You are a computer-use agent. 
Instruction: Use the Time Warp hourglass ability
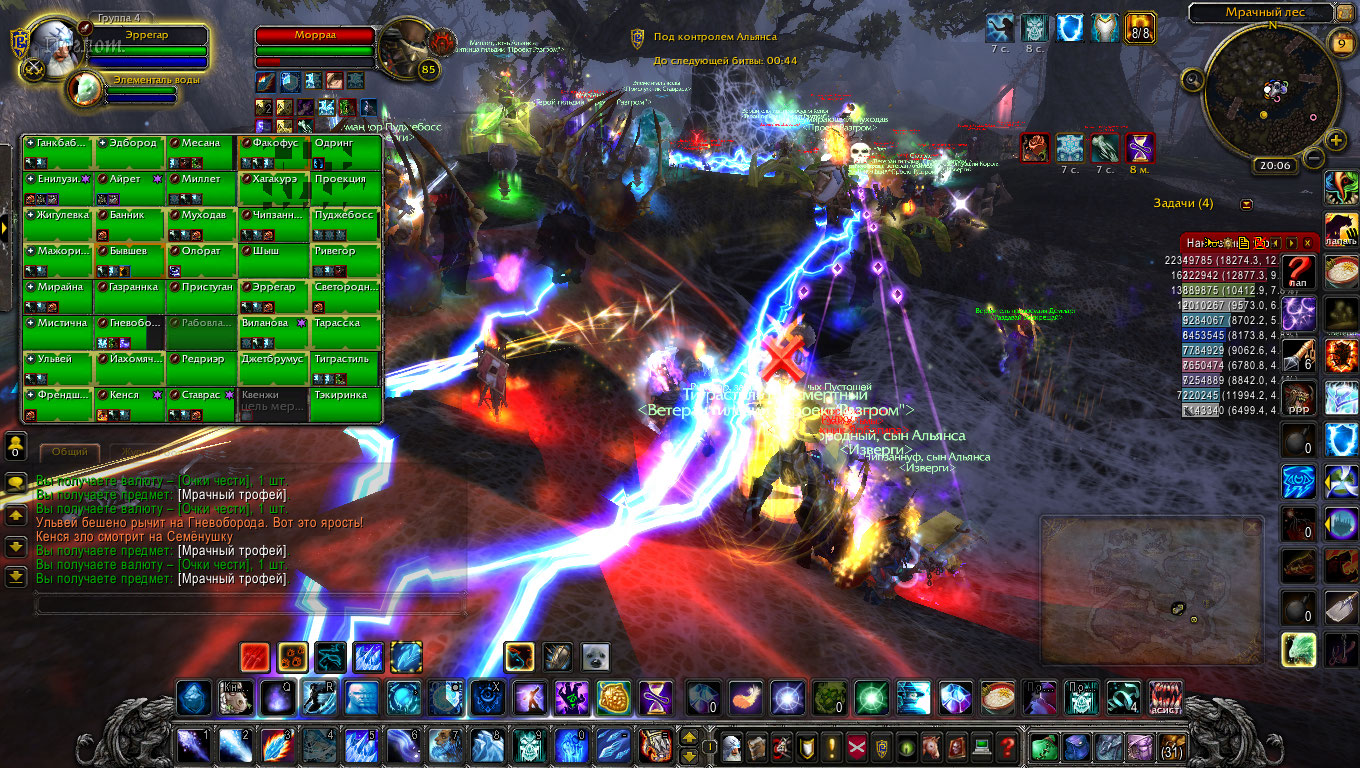click(657, 697)
